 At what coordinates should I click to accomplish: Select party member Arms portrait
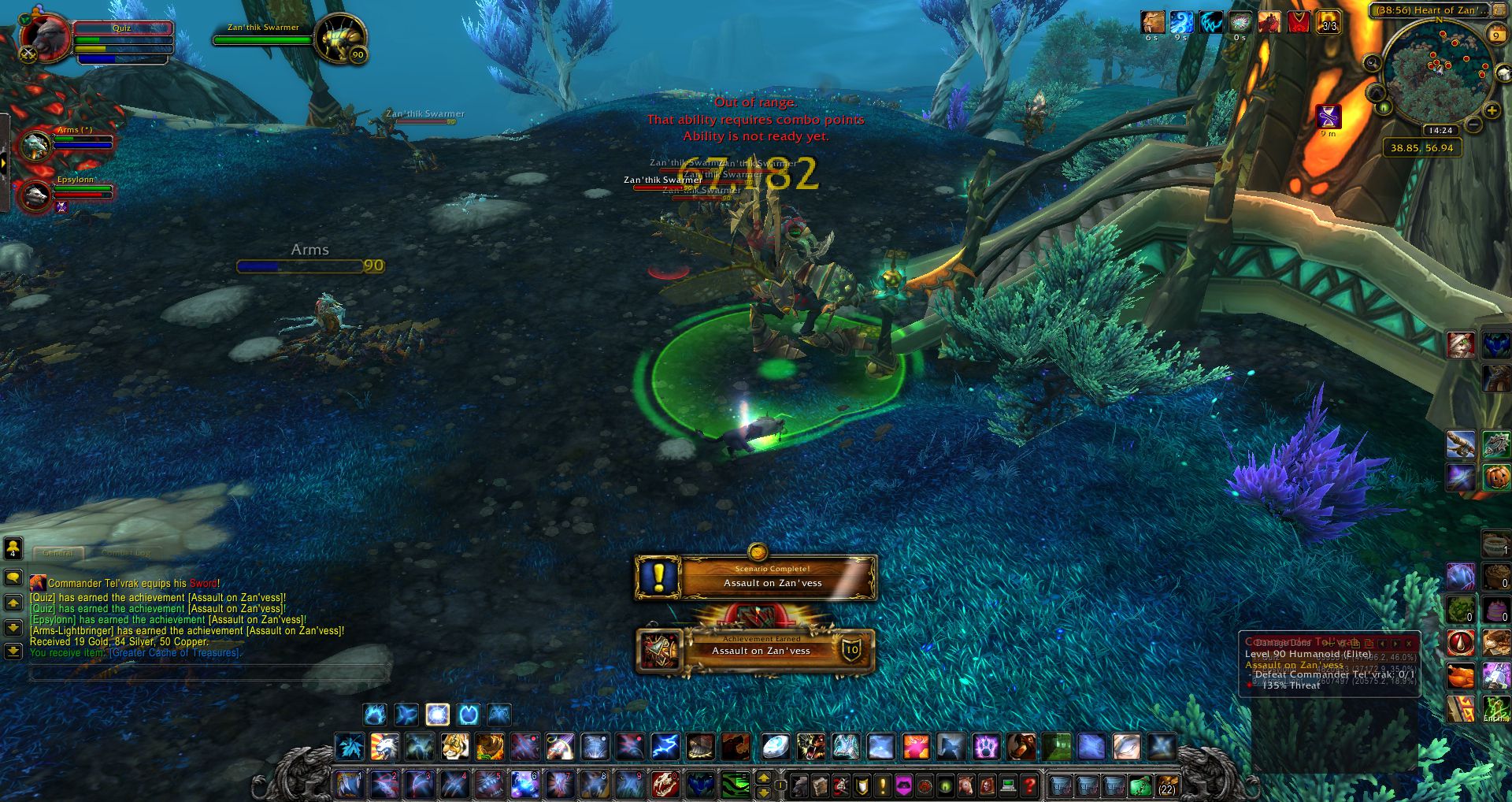35,146
